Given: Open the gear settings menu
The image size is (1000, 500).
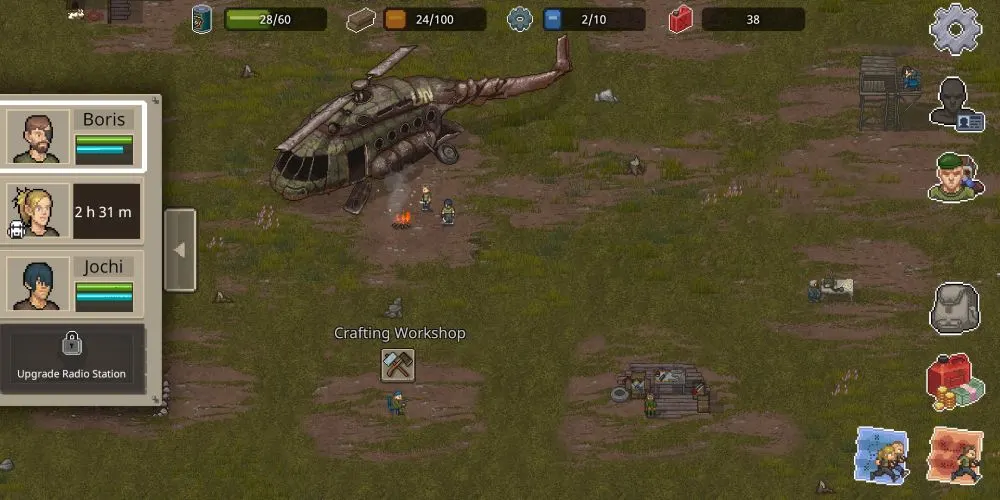Looking at the screenshot, I should point(954,30).
